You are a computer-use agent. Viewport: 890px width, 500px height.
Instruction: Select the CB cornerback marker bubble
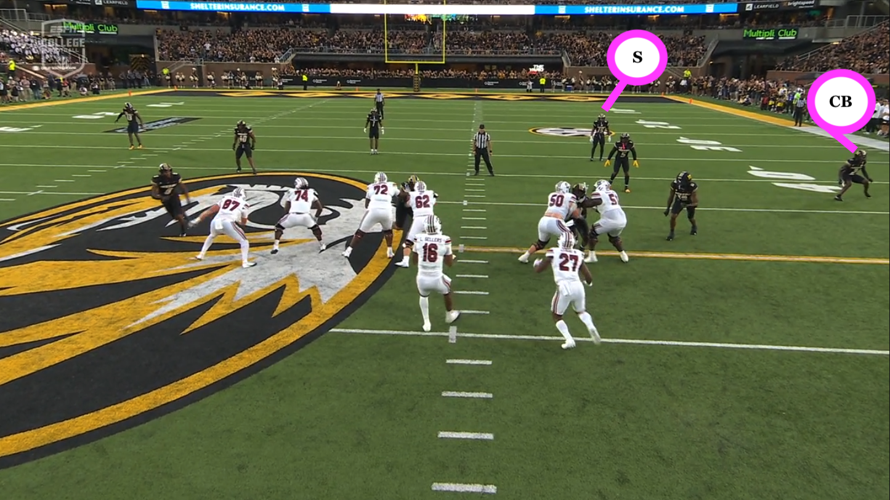point(840,101)
